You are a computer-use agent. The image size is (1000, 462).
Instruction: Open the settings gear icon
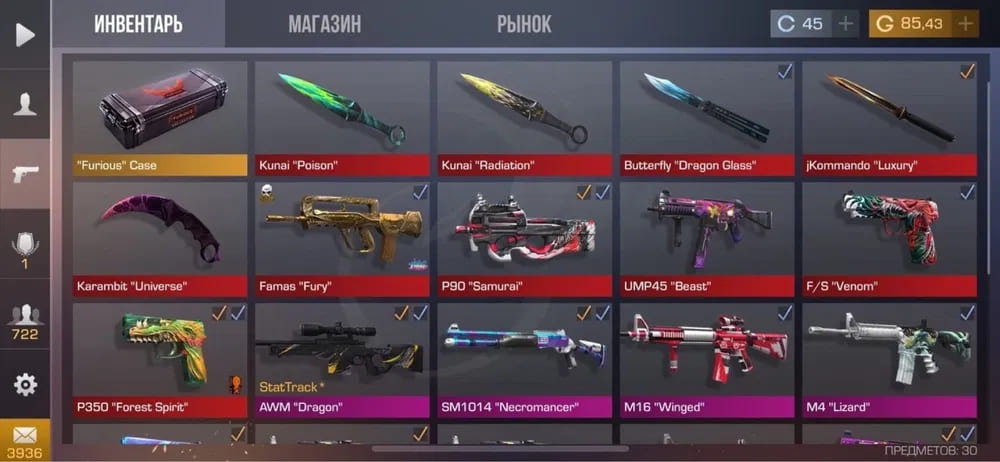[25, 384]
